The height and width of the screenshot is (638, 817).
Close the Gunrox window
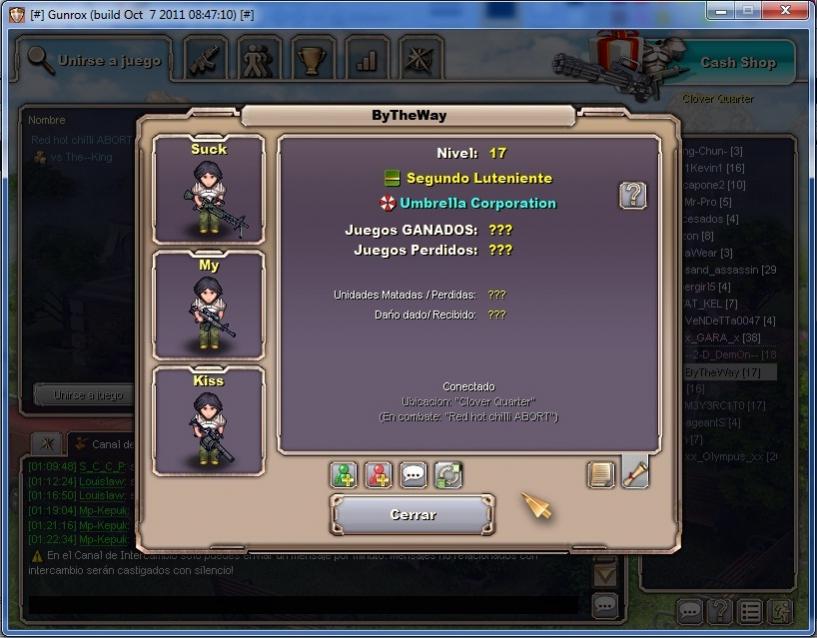click(783, 12)
